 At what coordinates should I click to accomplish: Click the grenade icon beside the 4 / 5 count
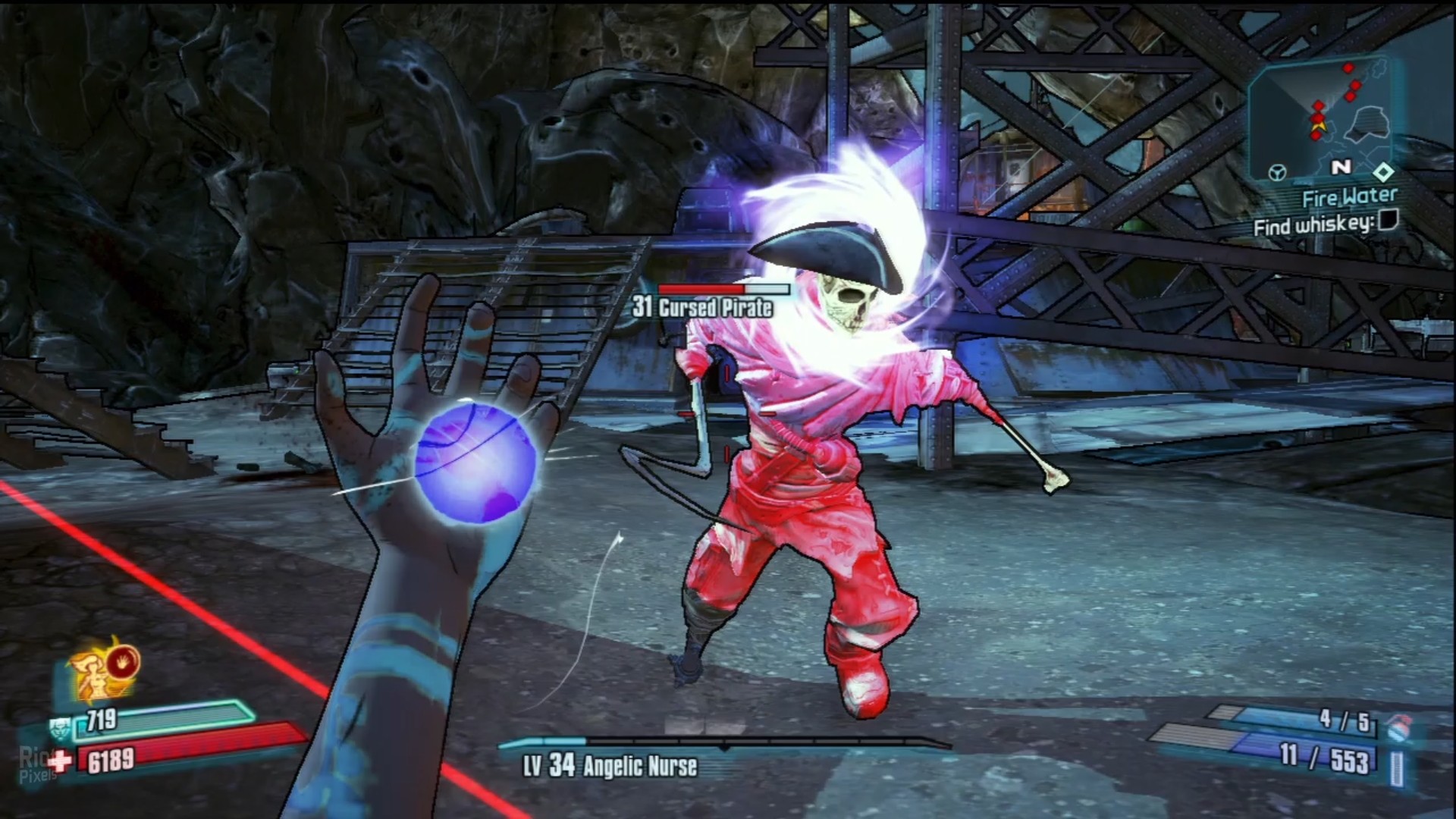click(x=1398, y=728)
